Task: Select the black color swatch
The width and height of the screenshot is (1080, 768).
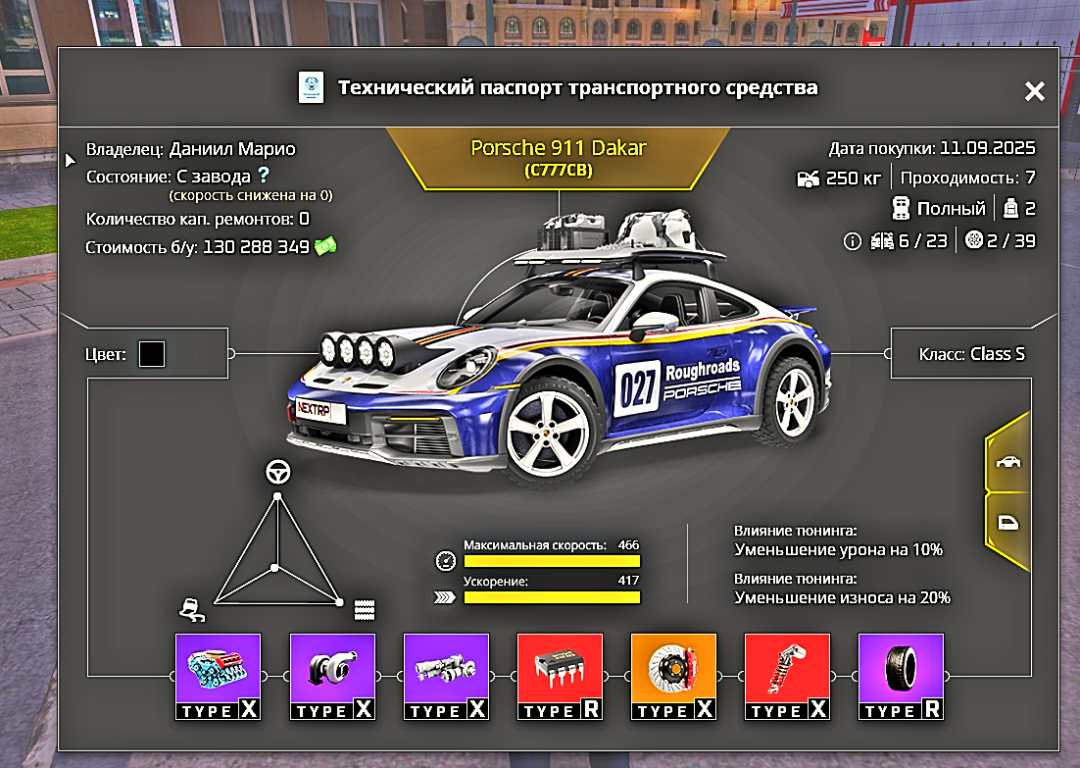Action: (x=152, y=354)
